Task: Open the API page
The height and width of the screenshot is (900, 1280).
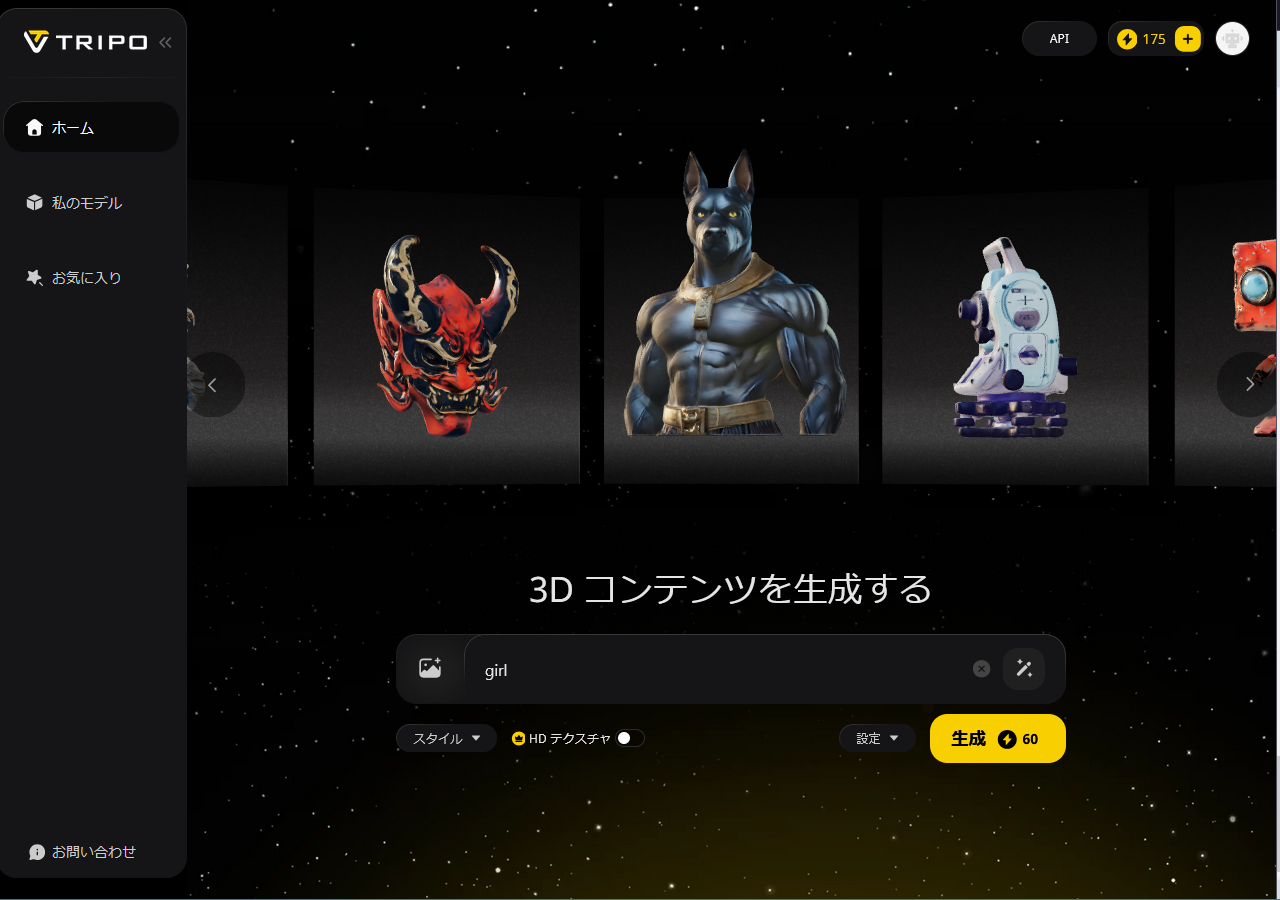Action: tap(1059, 38)
